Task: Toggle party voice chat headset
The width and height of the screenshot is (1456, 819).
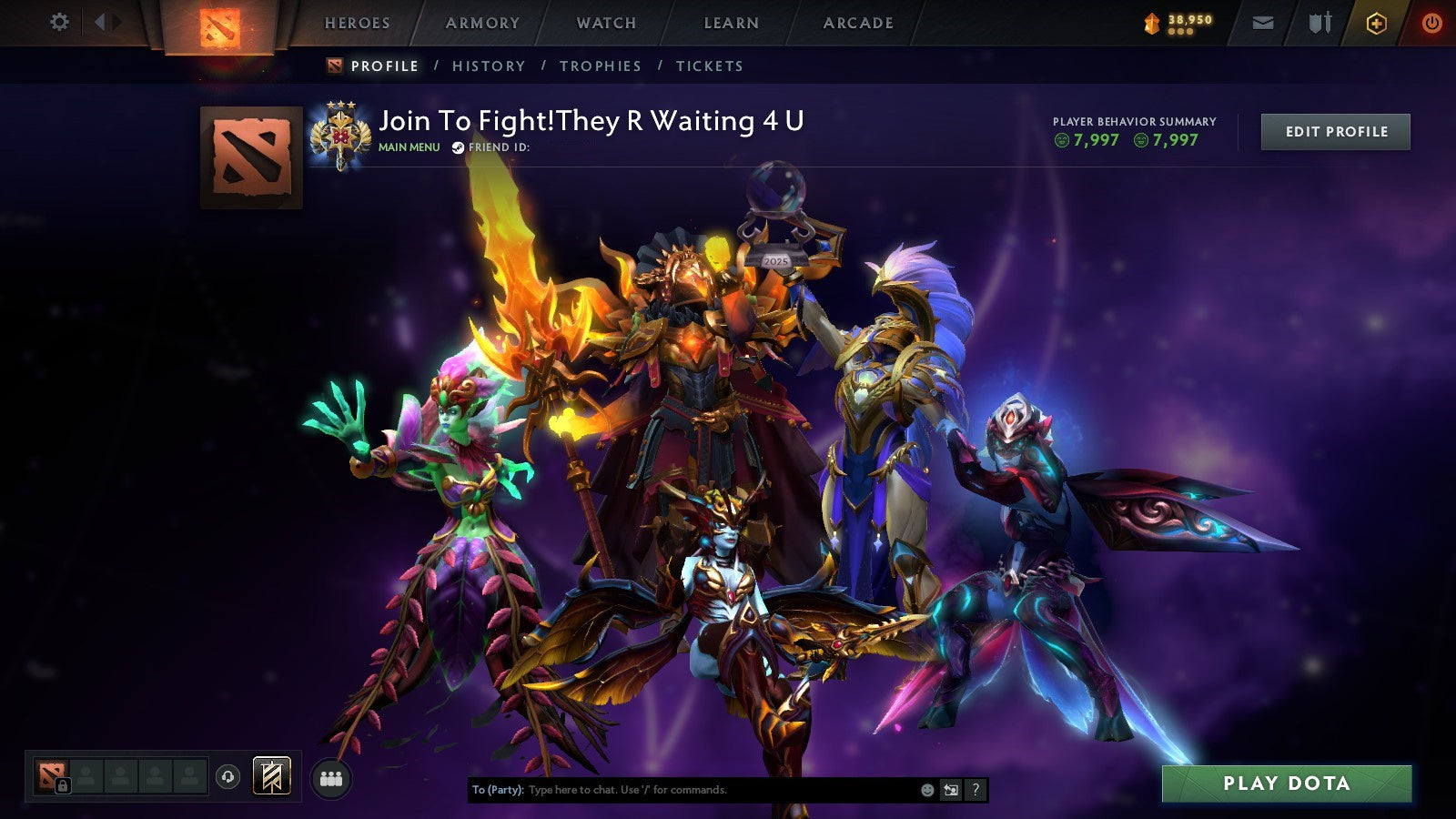Action: point(228,778)
